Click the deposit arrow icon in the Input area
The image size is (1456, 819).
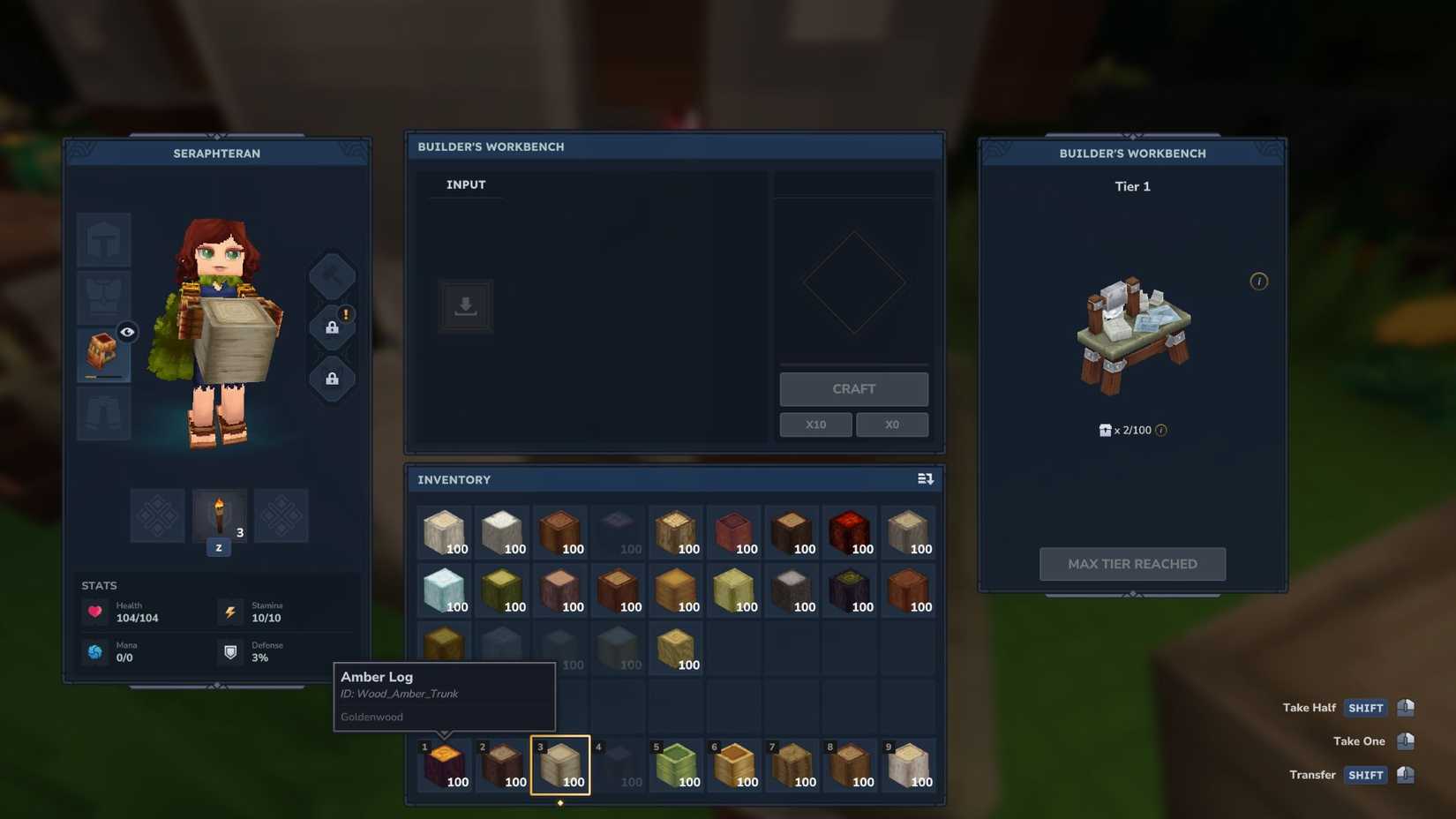pos(465,305)
